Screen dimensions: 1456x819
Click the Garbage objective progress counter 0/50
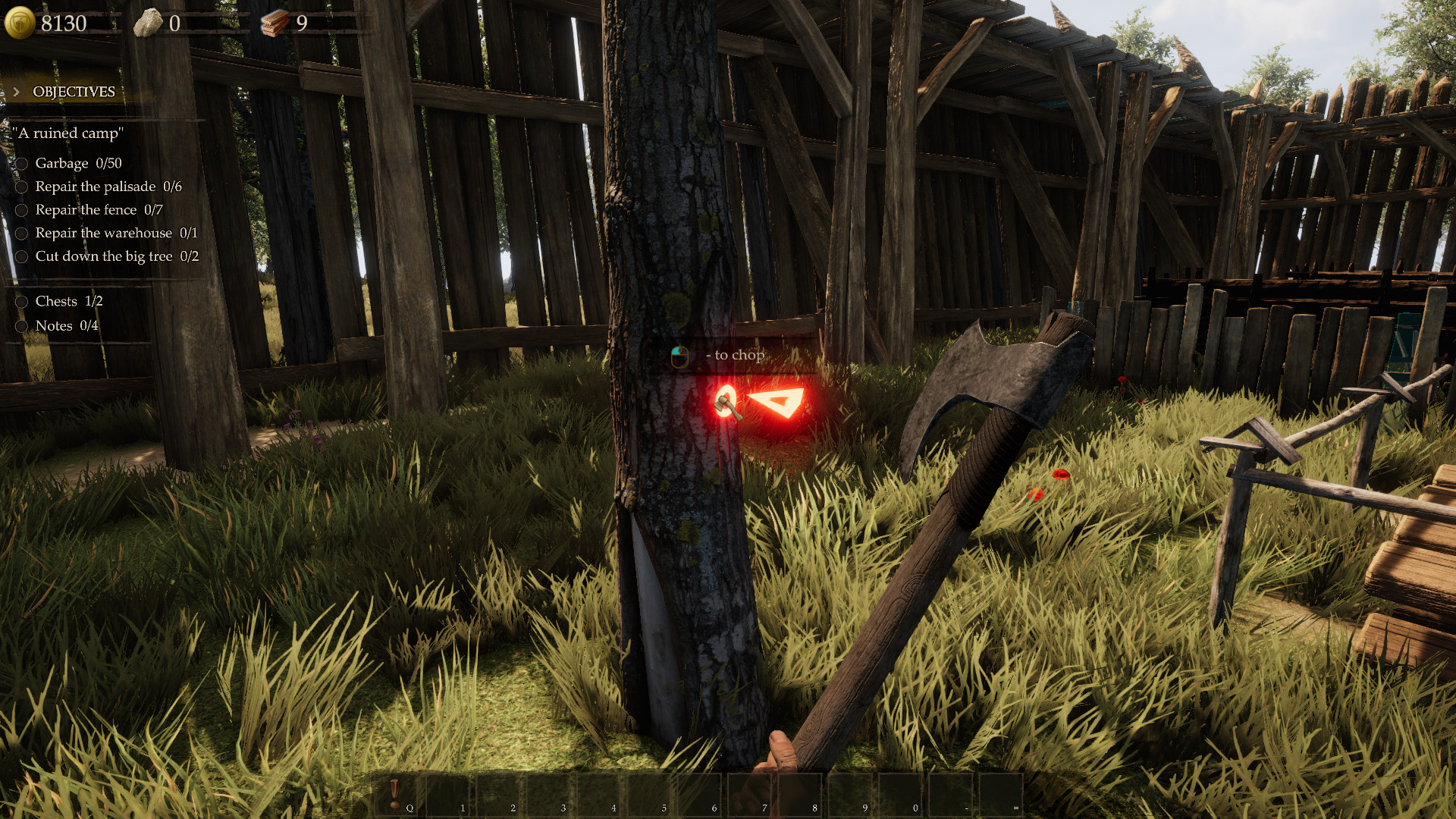click(108, 163)
